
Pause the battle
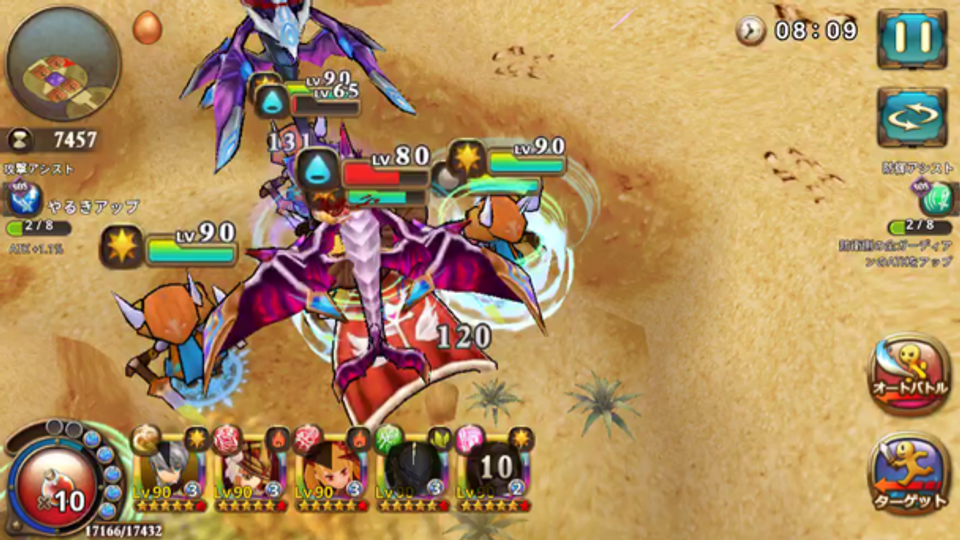912,38
